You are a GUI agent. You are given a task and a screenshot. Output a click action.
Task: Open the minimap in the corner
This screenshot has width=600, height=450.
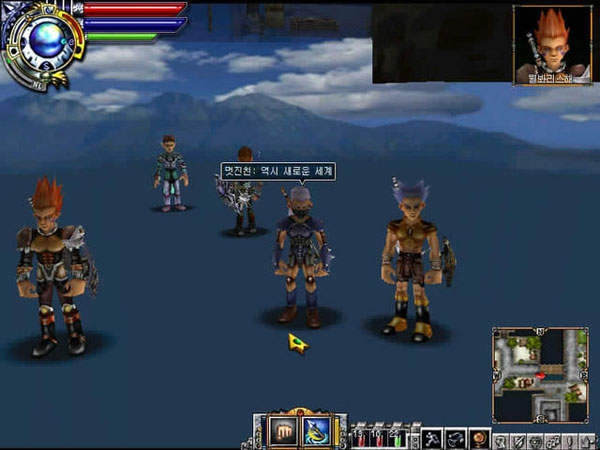pyautogui.click(x=540, y=374)
